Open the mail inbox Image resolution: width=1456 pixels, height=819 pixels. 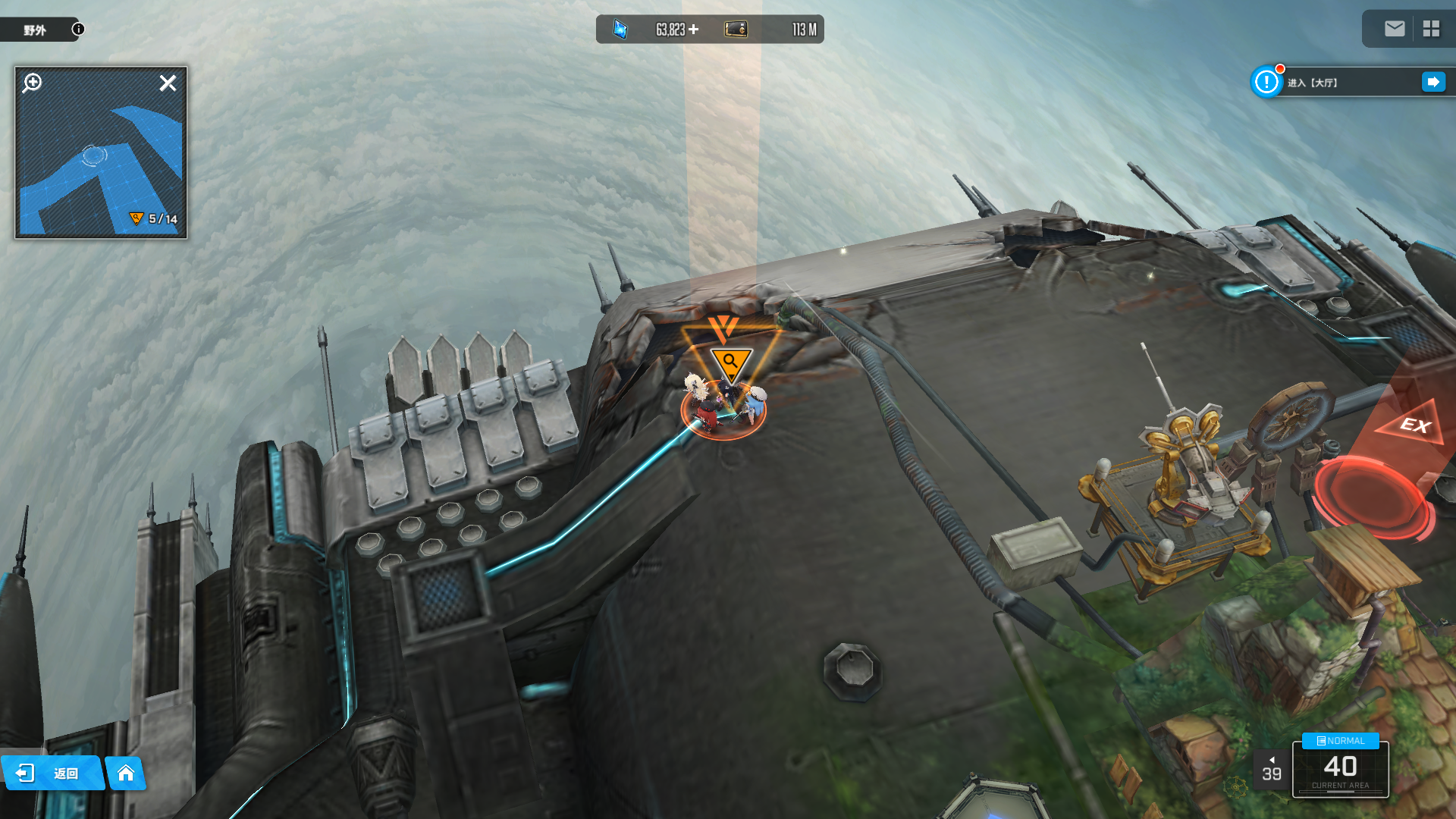tap(1394, 29)
